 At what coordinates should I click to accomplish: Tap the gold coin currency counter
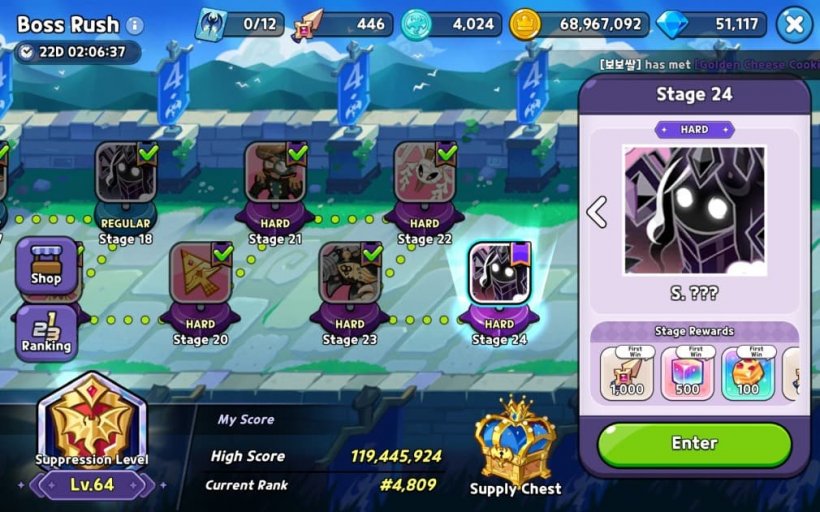578,24
